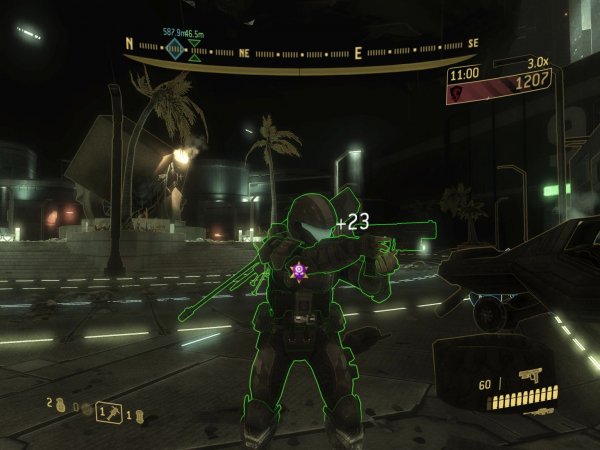Choose the frag grenade icon
Viewport: 600px width, 450px height.
[x=60, y=406]
